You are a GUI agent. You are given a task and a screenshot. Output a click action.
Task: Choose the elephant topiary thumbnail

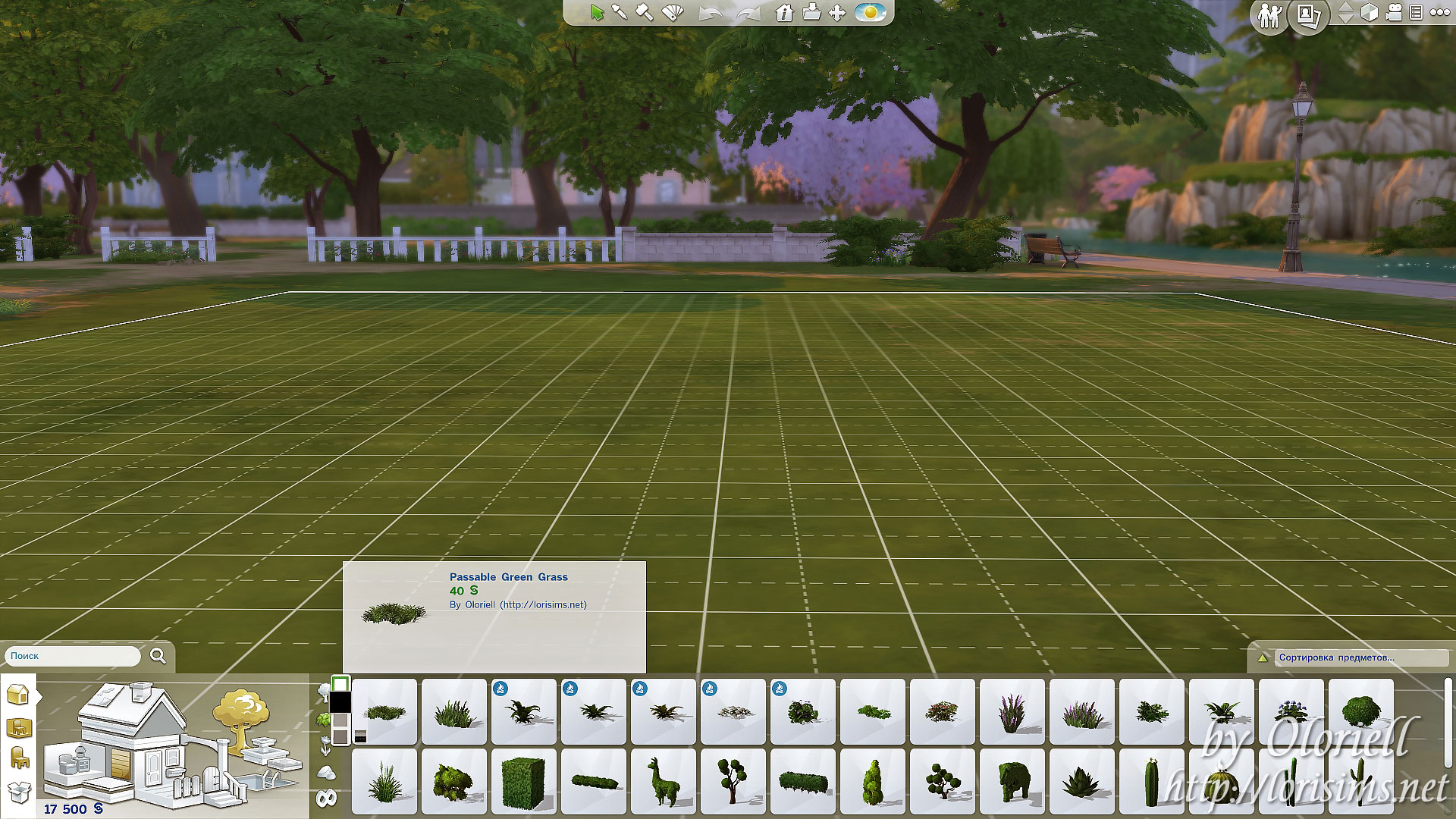pyautogui.click(x=1012, y=781)
